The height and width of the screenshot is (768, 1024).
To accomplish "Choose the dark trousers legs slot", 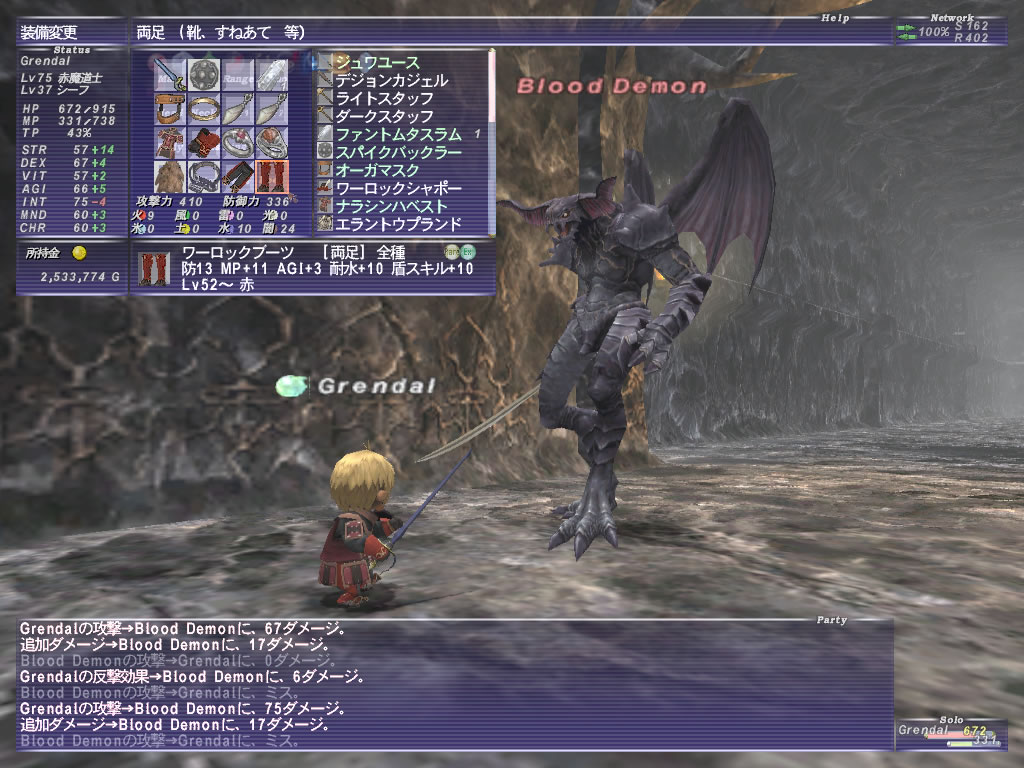I will (x=238, y=176).
